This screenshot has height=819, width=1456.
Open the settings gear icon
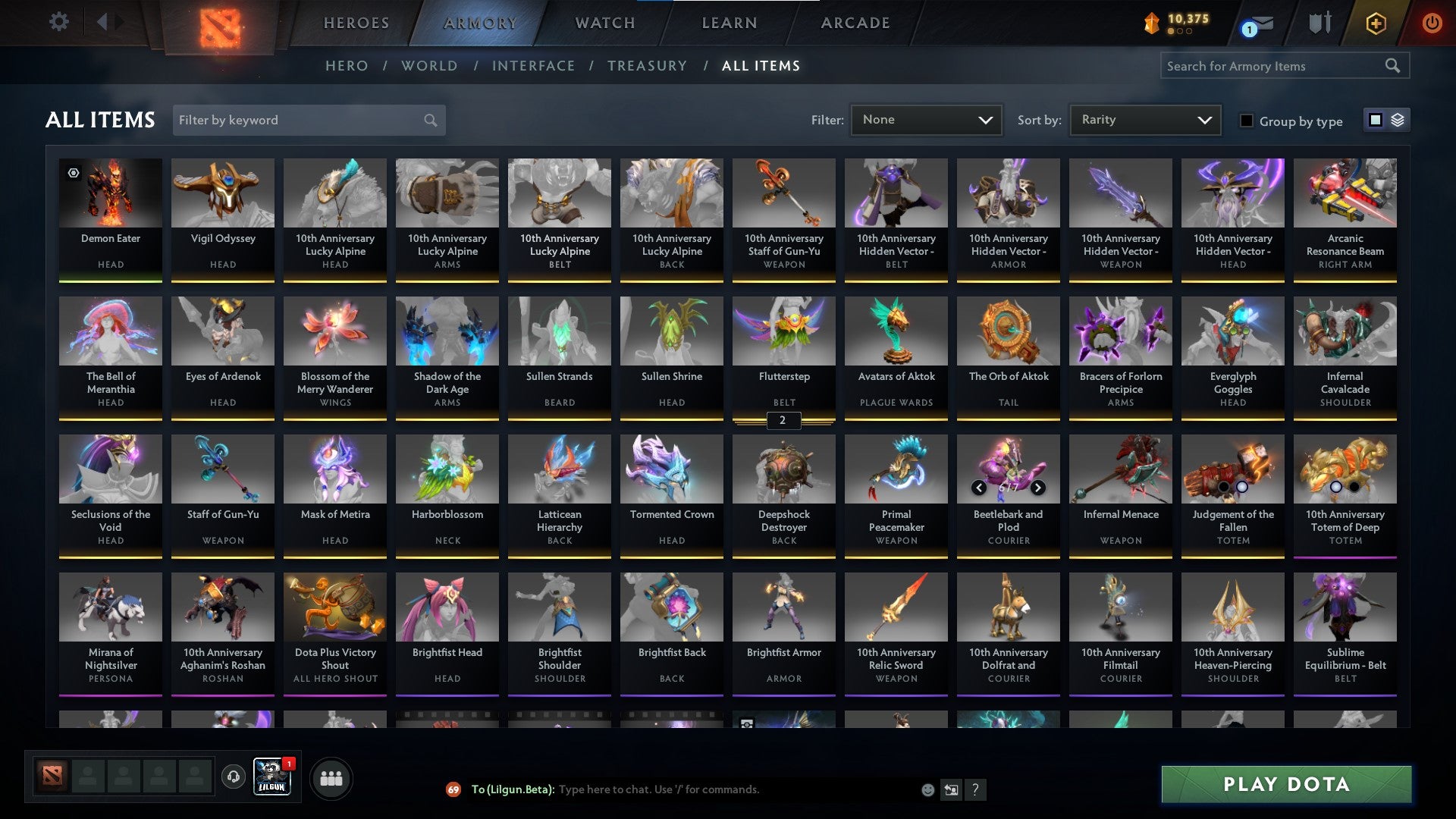(58, 22)
